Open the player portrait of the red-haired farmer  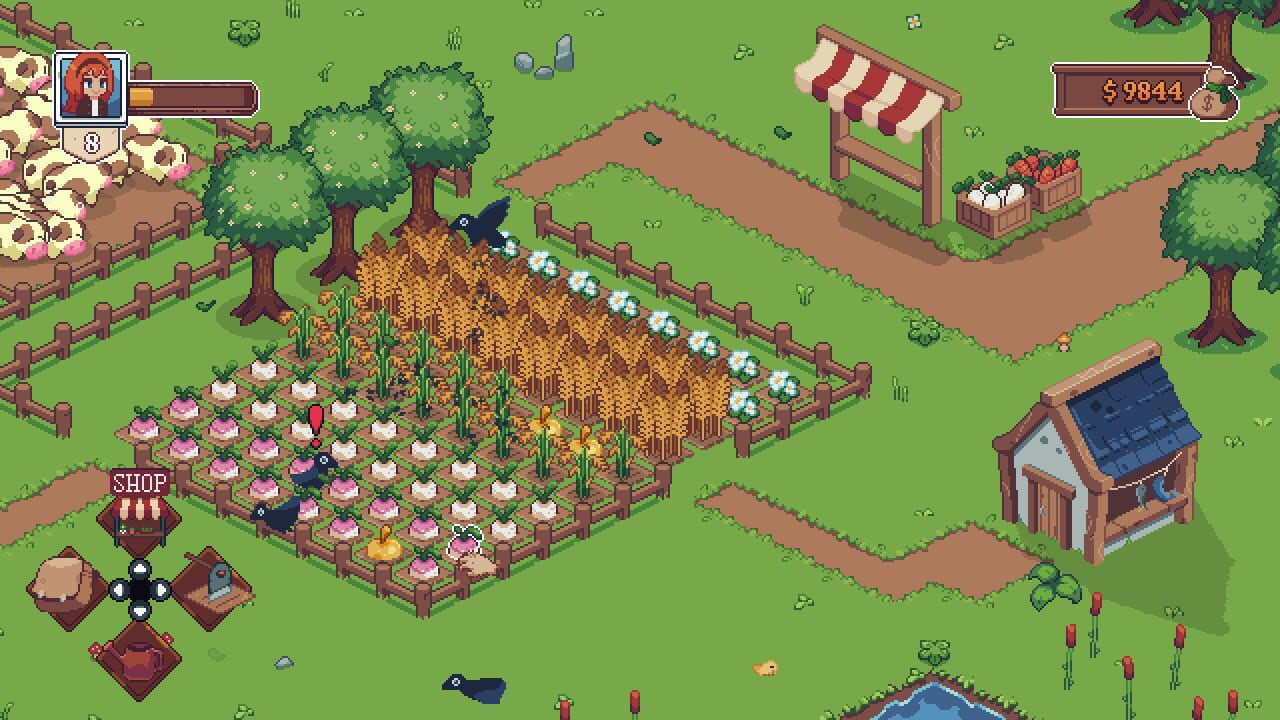[x=93, y=90]
